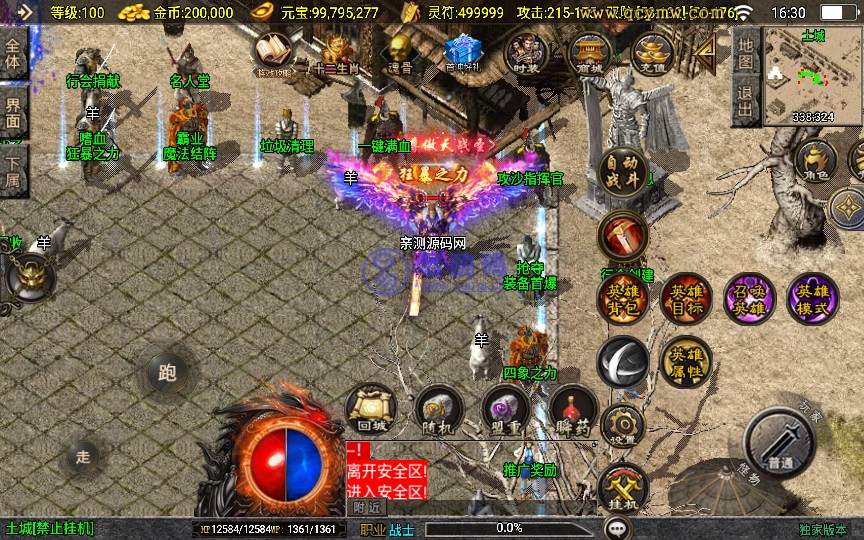Use the 回城 return-to-town scroll
This screenshot has height=540, width=864.
371,410
